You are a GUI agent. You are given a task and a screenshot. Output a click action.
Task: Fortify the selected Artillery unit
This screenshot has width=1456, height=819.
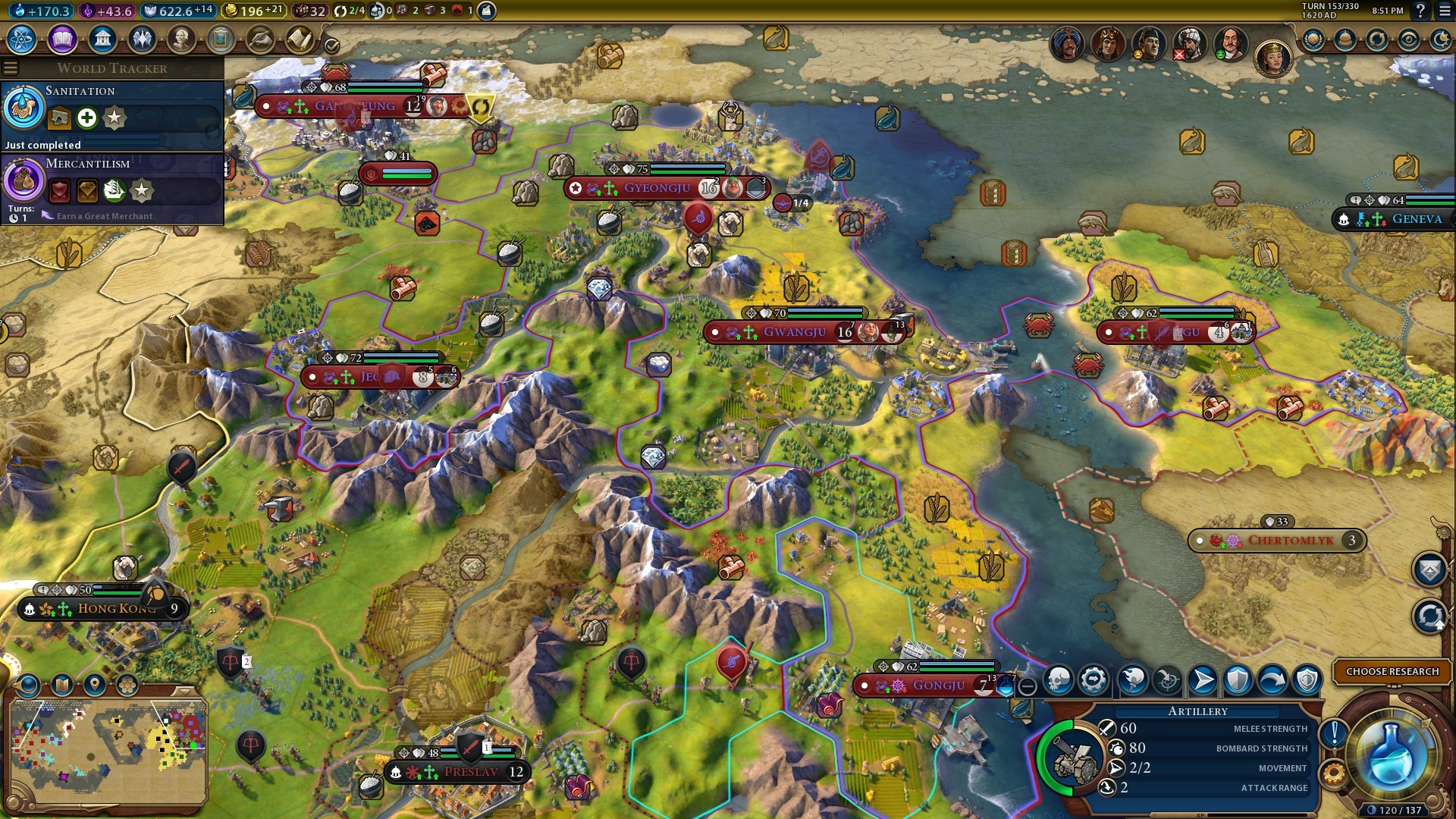coord(1238,681)
